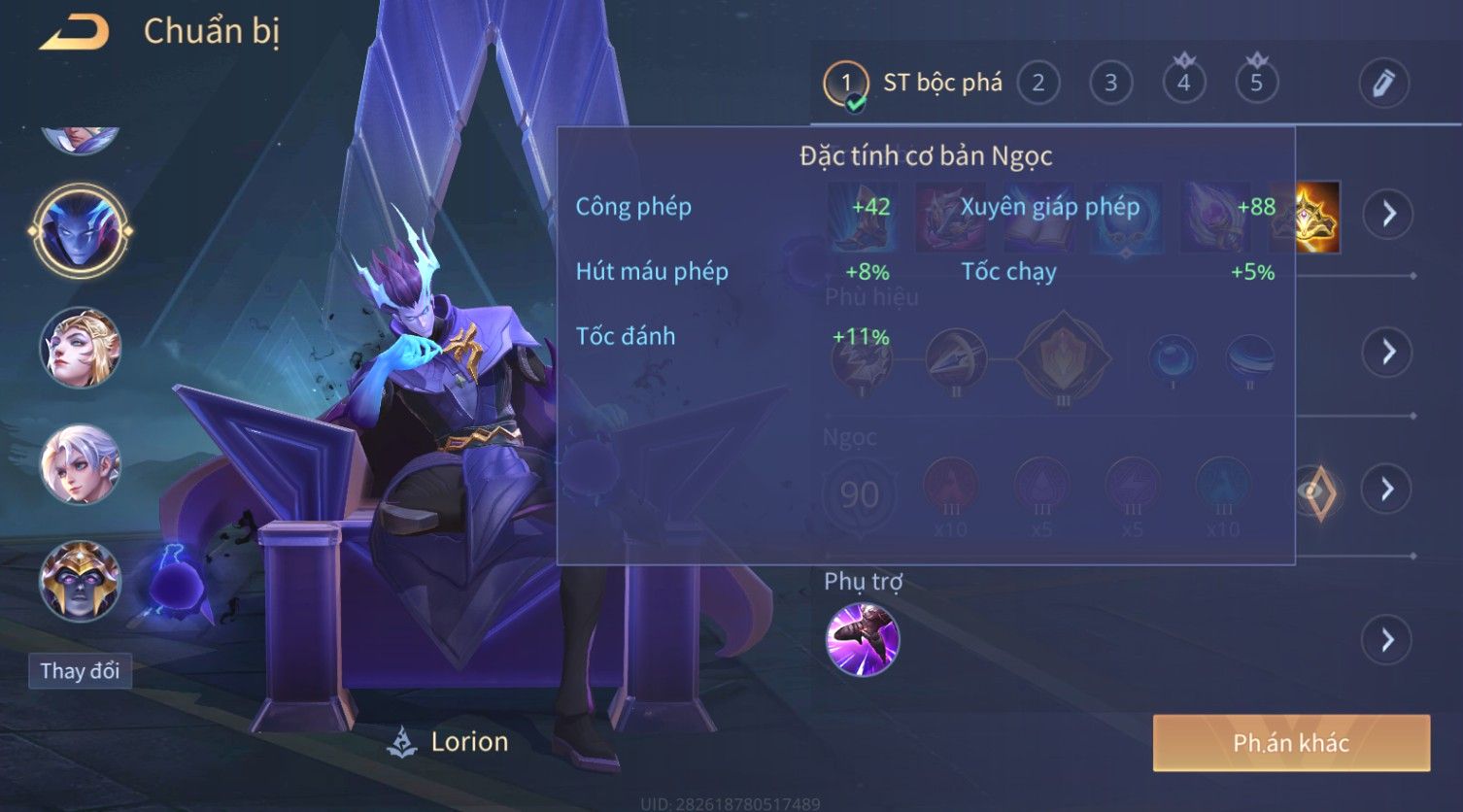Switch to loadout preset 3
The width and height of the screenshot is (1463, 812).
coord(1110,84)
